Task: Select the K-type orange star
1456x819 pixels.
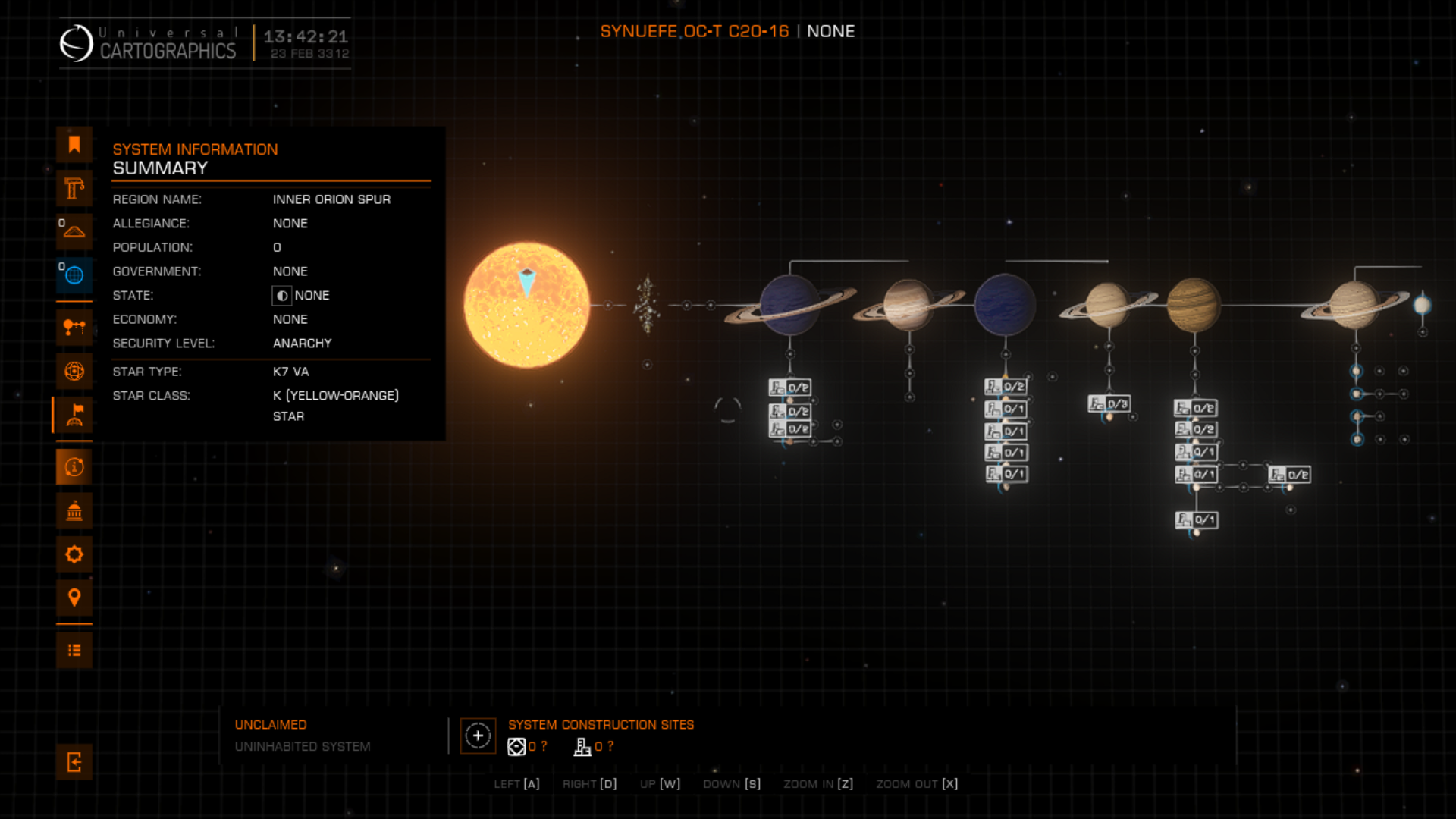Action: point(526,306)
